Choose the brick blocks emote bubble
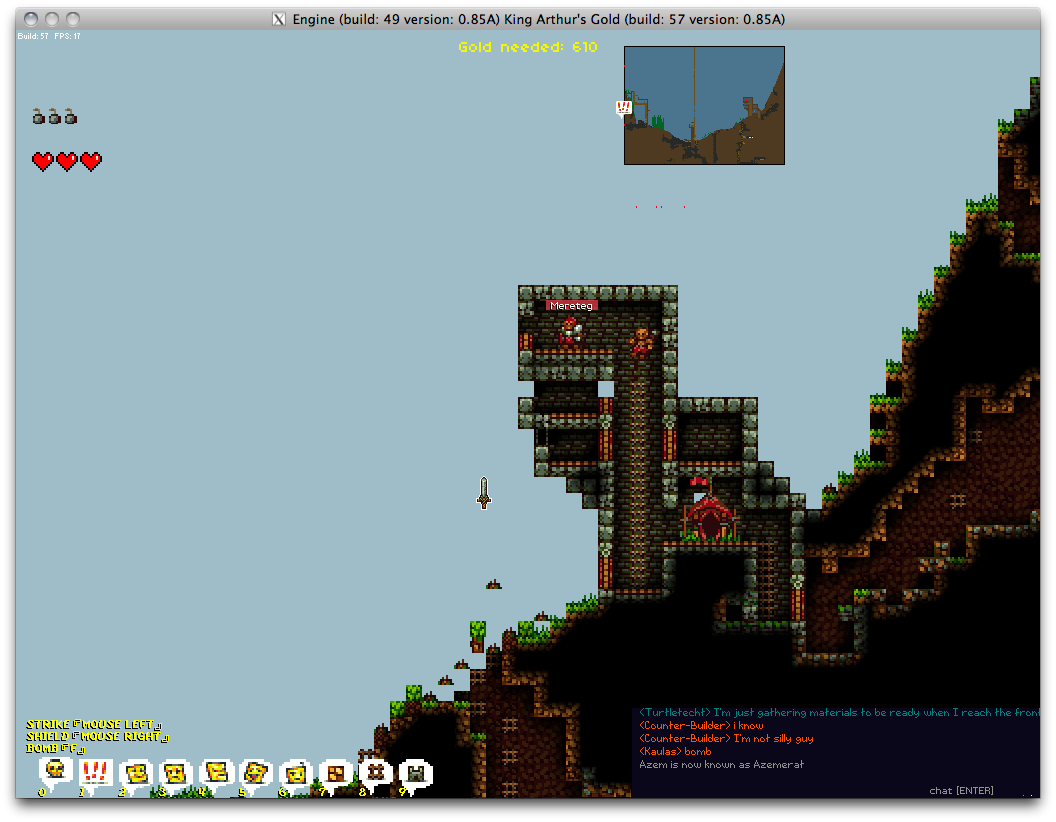 tap(336, 772)
